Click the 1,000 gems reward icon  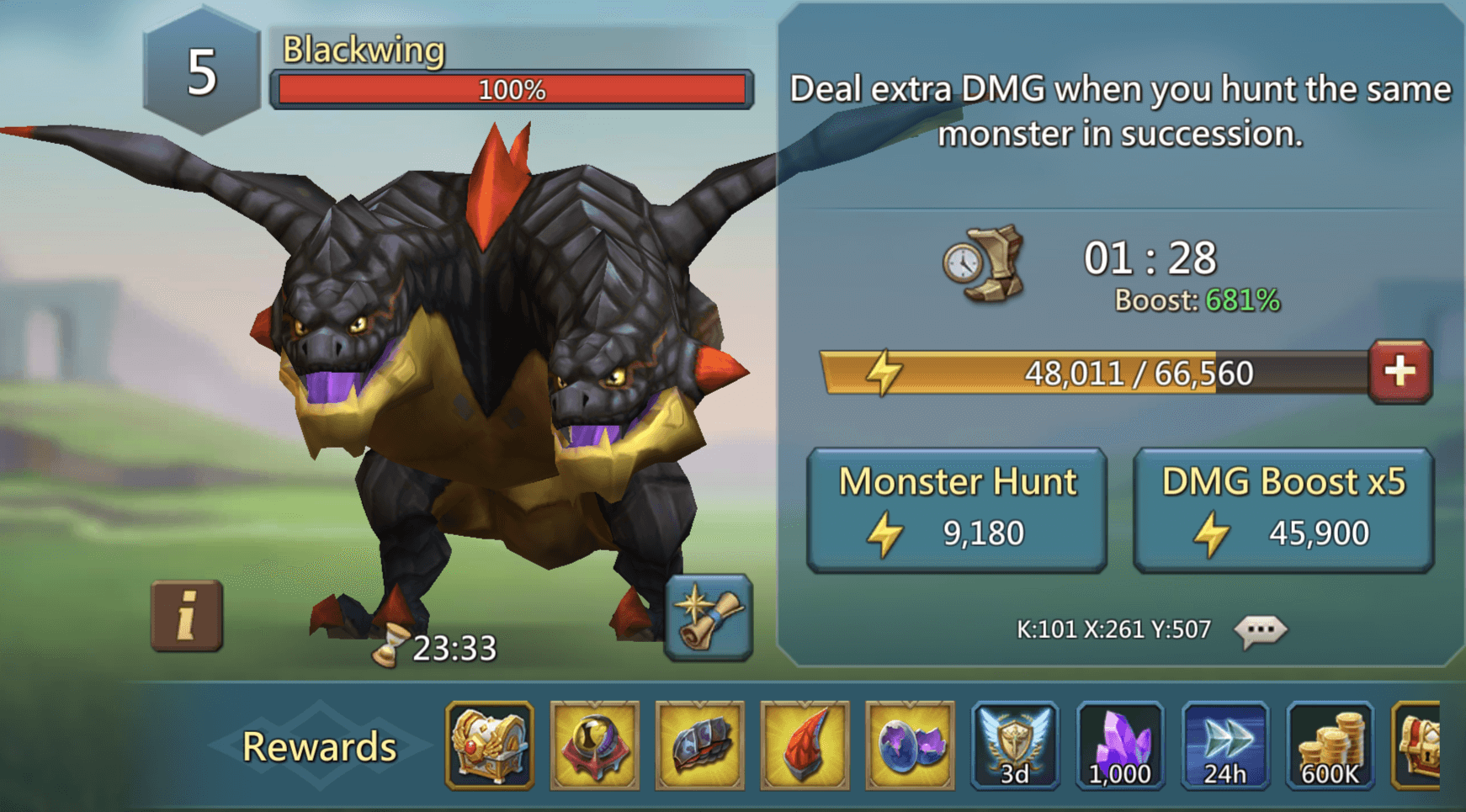coord(1122,746)
